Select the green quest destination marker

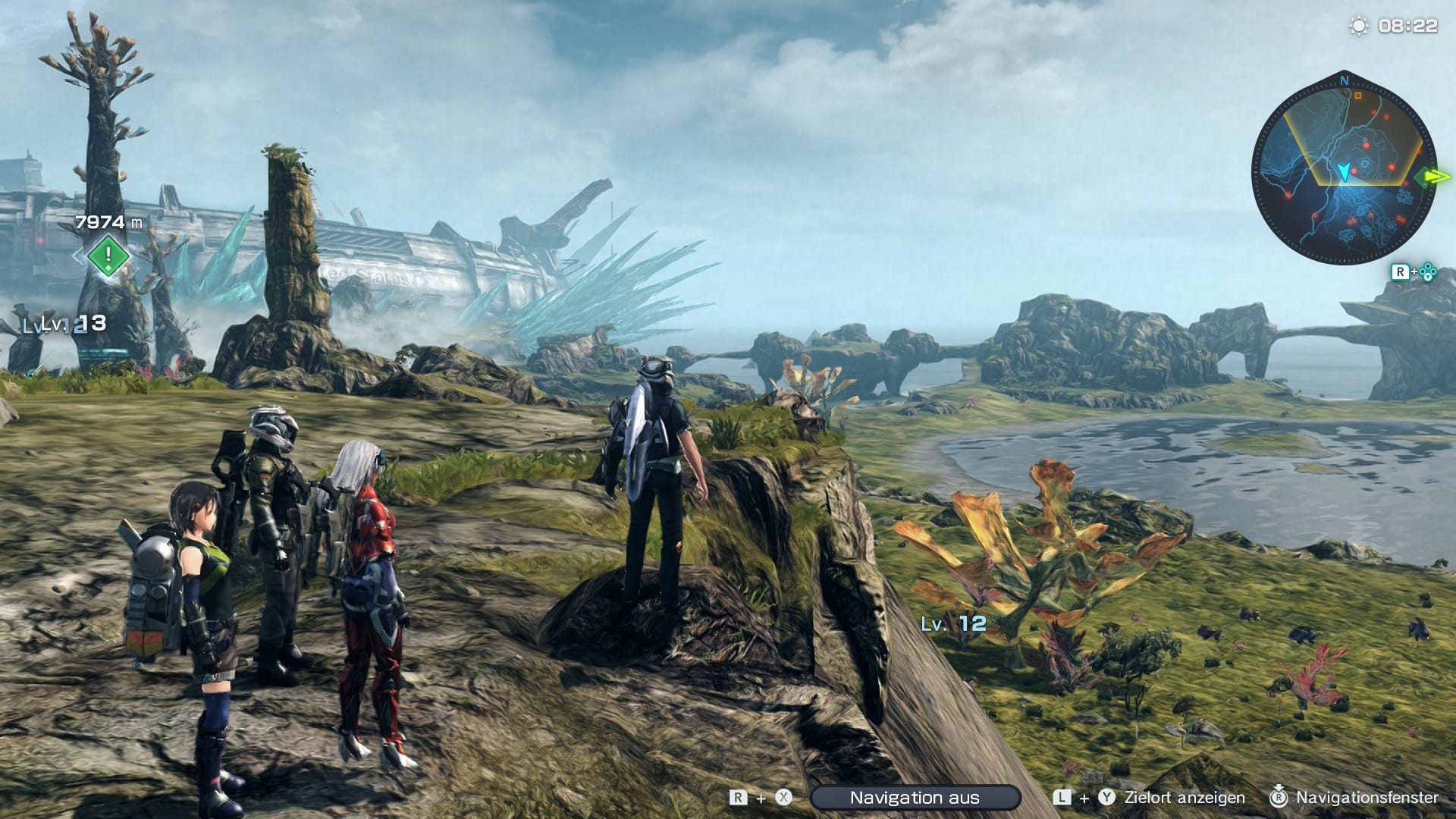coord(108,256)
